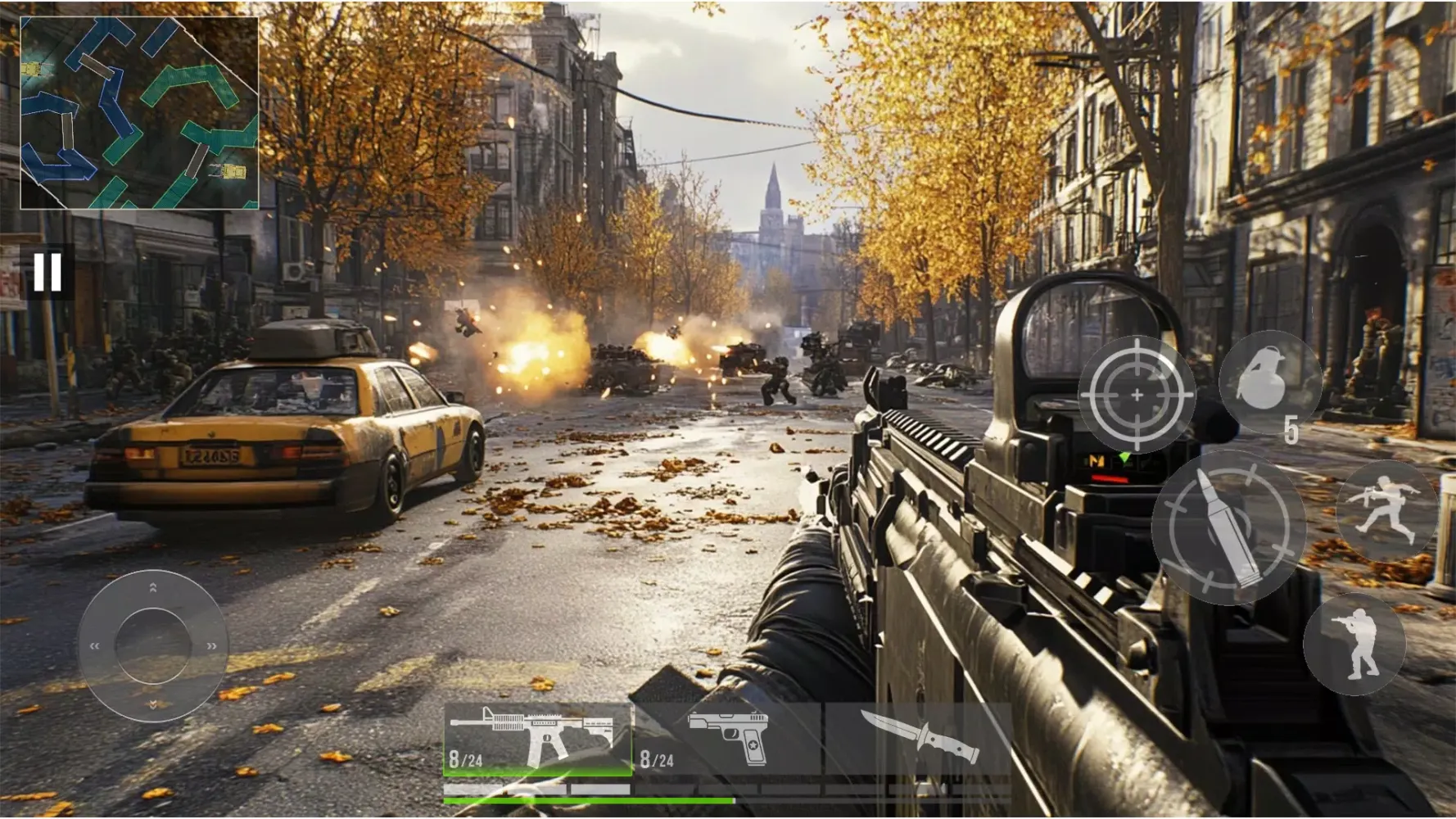1456x819 pixels.
Task: Tap the center of the movement joystick
Action: pos(151,647)
